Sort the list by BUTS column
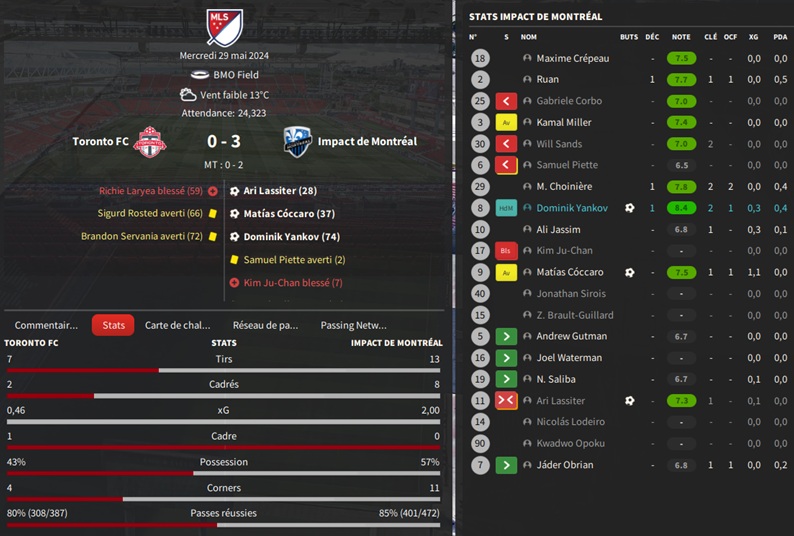794x536 pixels. click(628, 37)
